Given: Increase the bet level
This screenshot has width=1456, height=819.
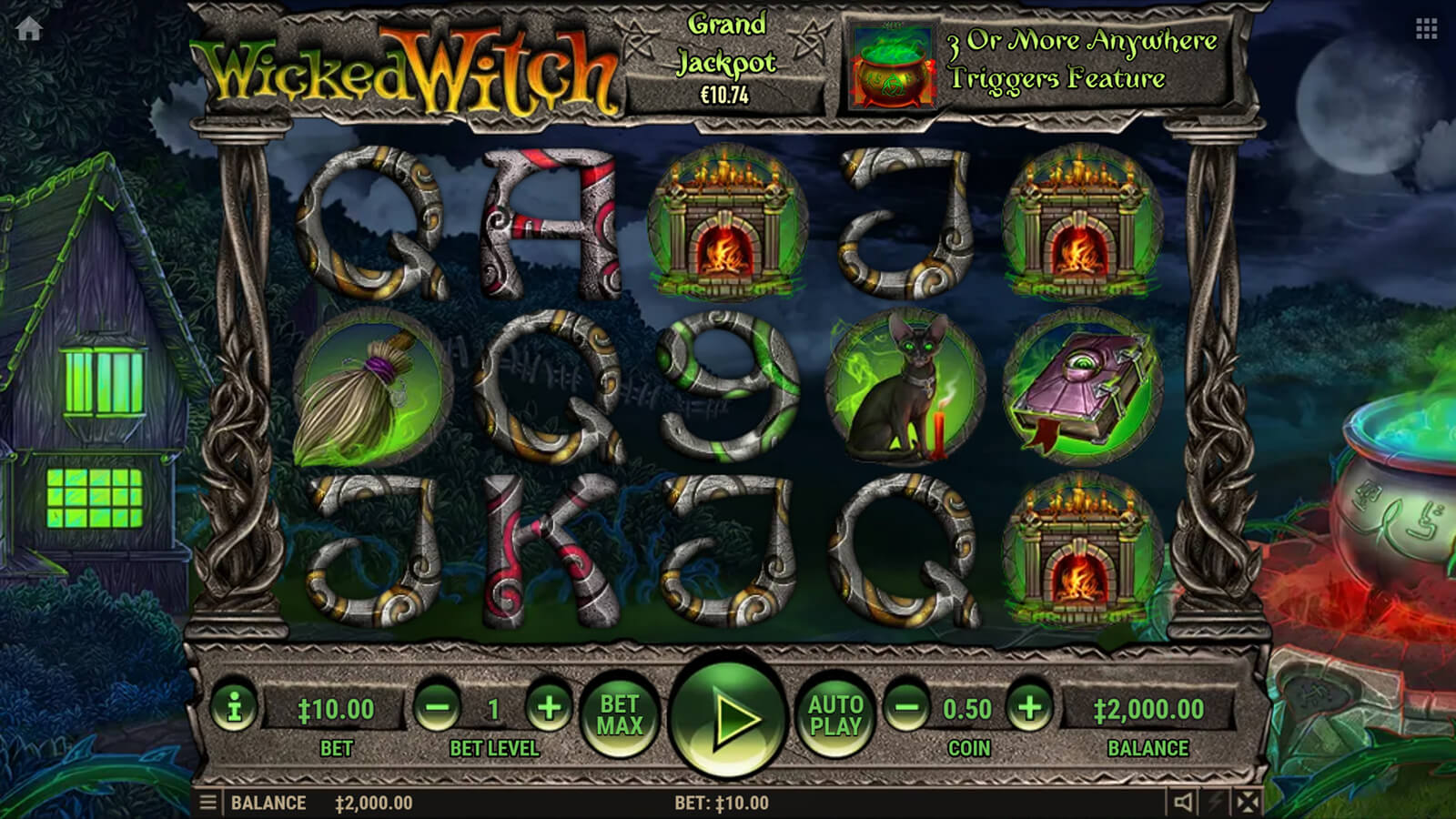Looking at the screenshot, I should 549,707.
